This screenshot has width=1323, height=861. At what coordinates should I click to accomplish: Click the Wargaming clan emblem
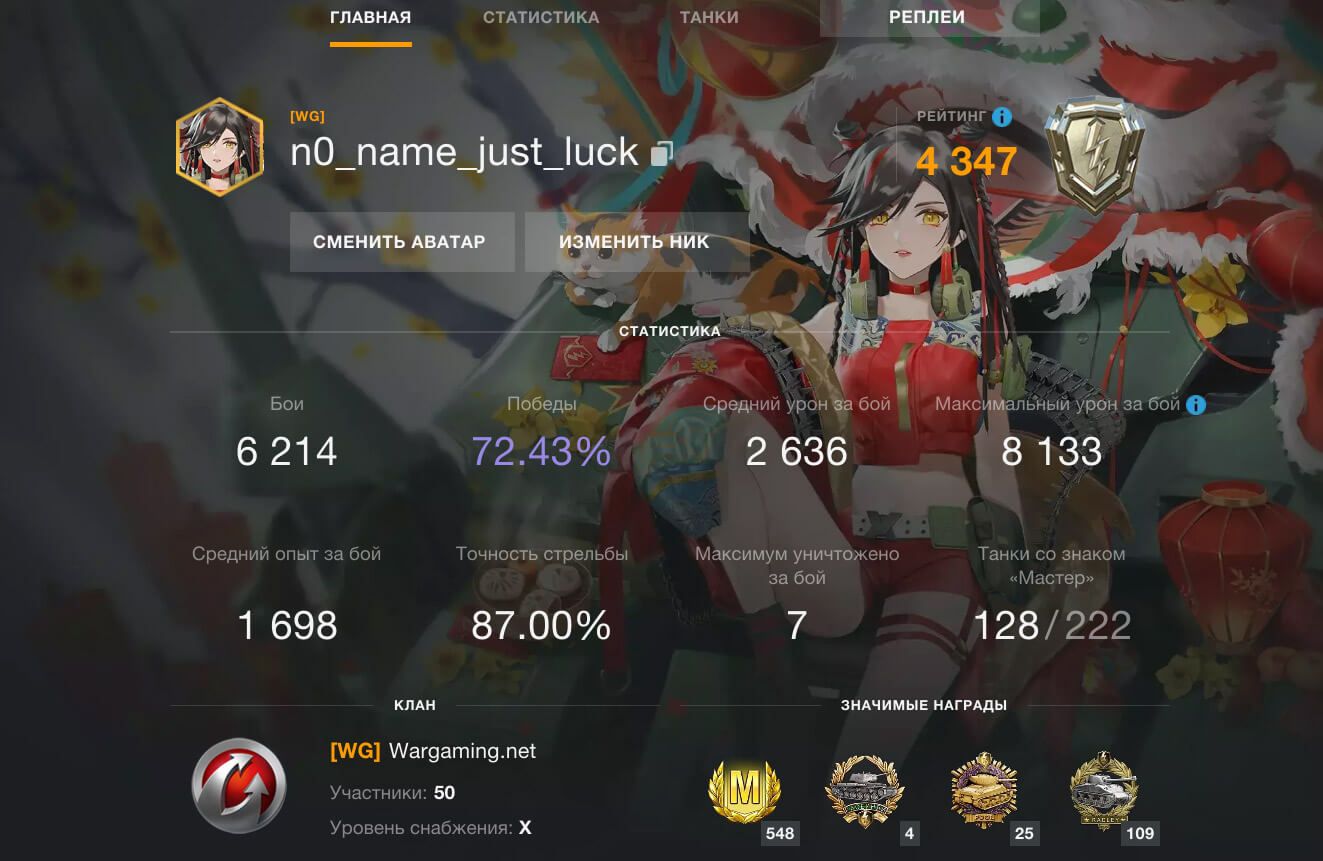point(239,785)
